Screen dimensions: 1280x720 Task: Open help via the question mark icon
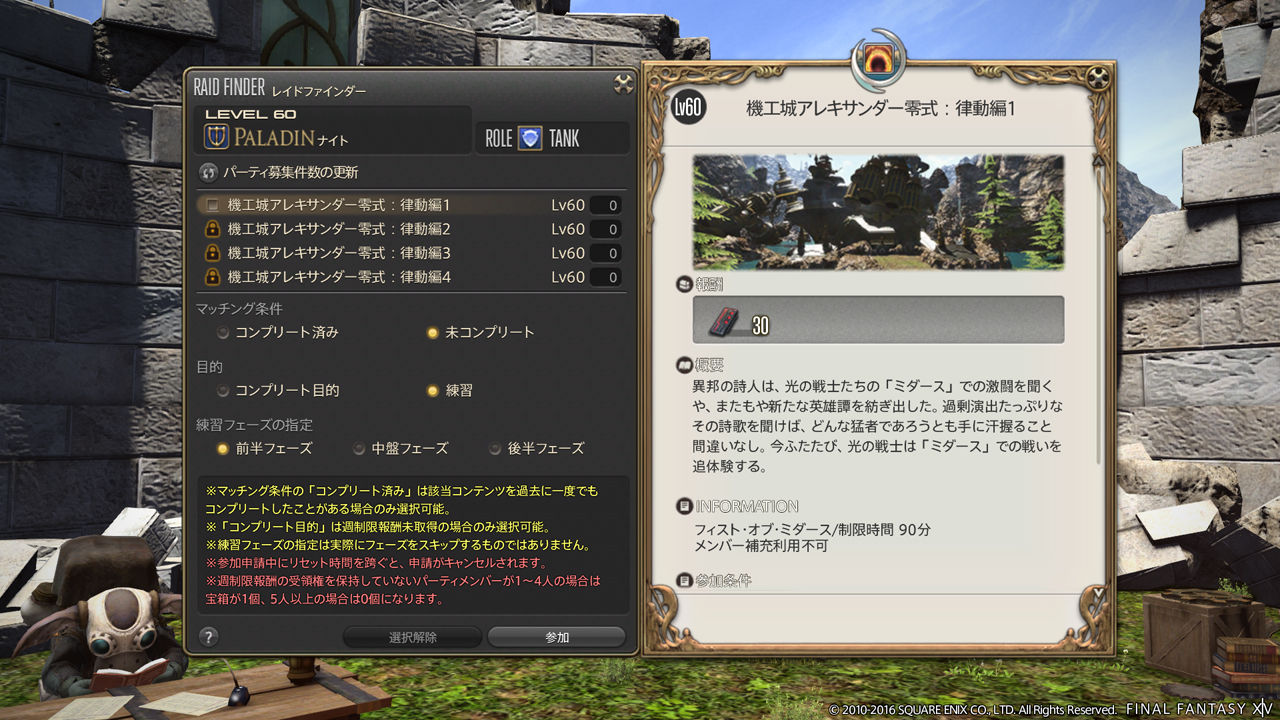click(206, 636)
